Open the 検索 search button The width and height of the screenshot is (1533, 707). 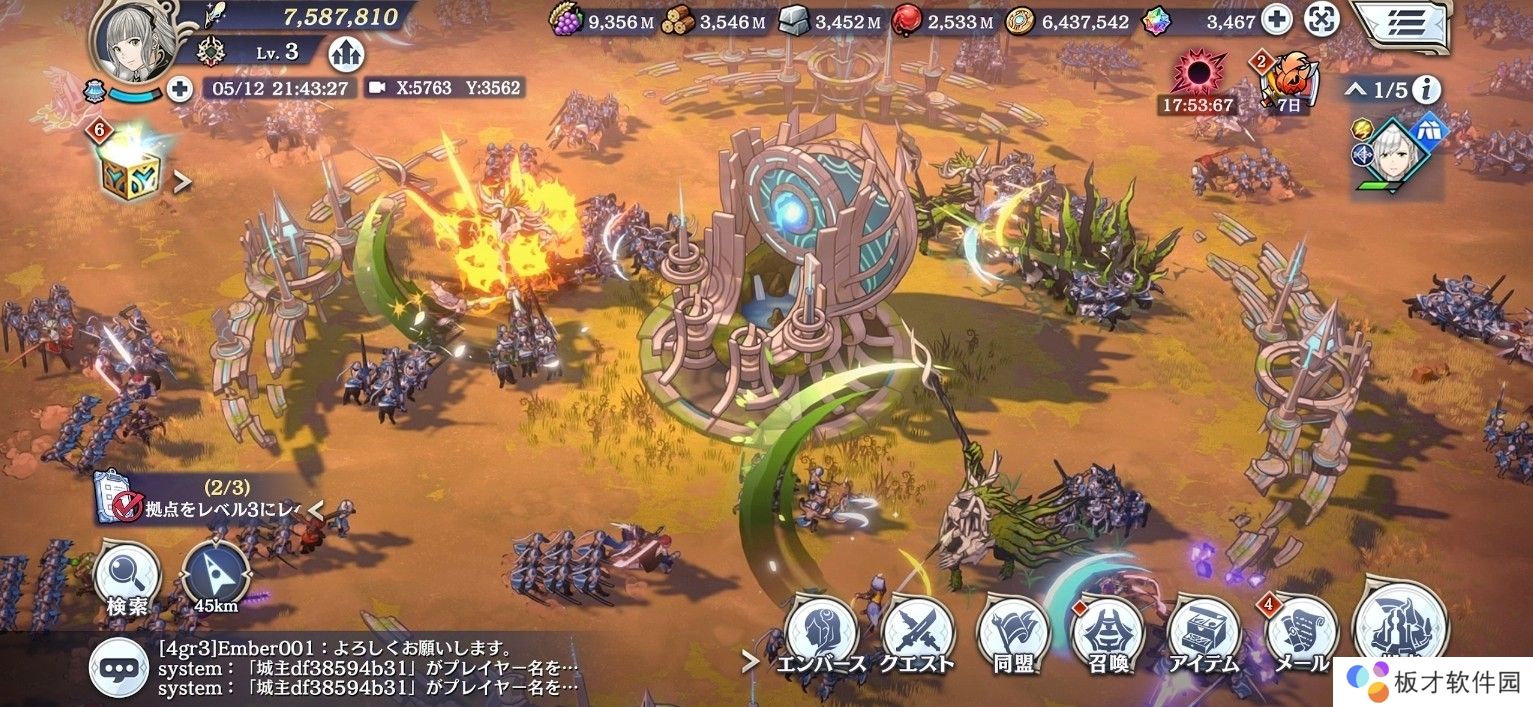(127, 578)
